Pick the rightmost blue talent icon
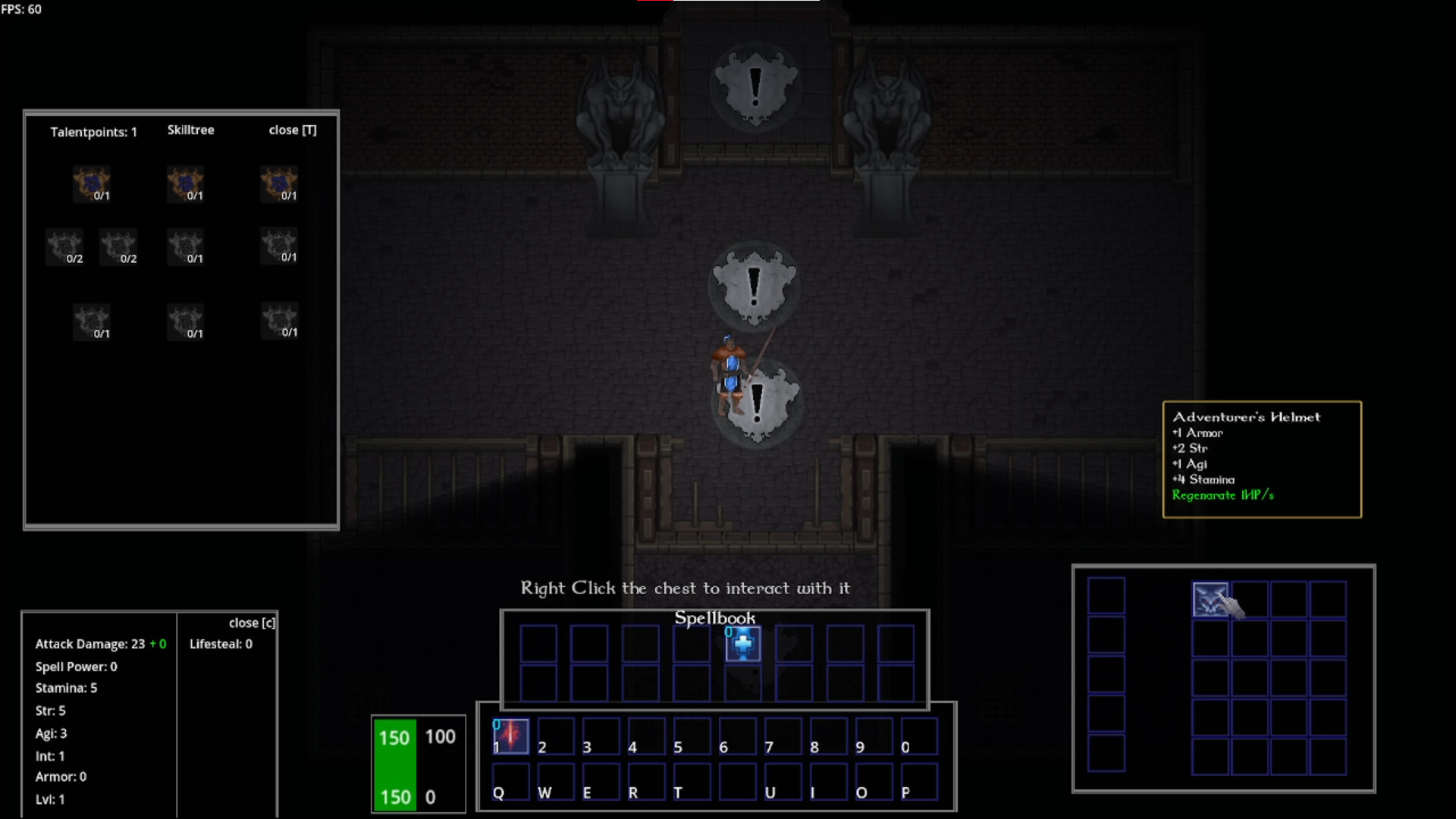The width and height of the screenshot is (1456, 819). coord(278,184)
